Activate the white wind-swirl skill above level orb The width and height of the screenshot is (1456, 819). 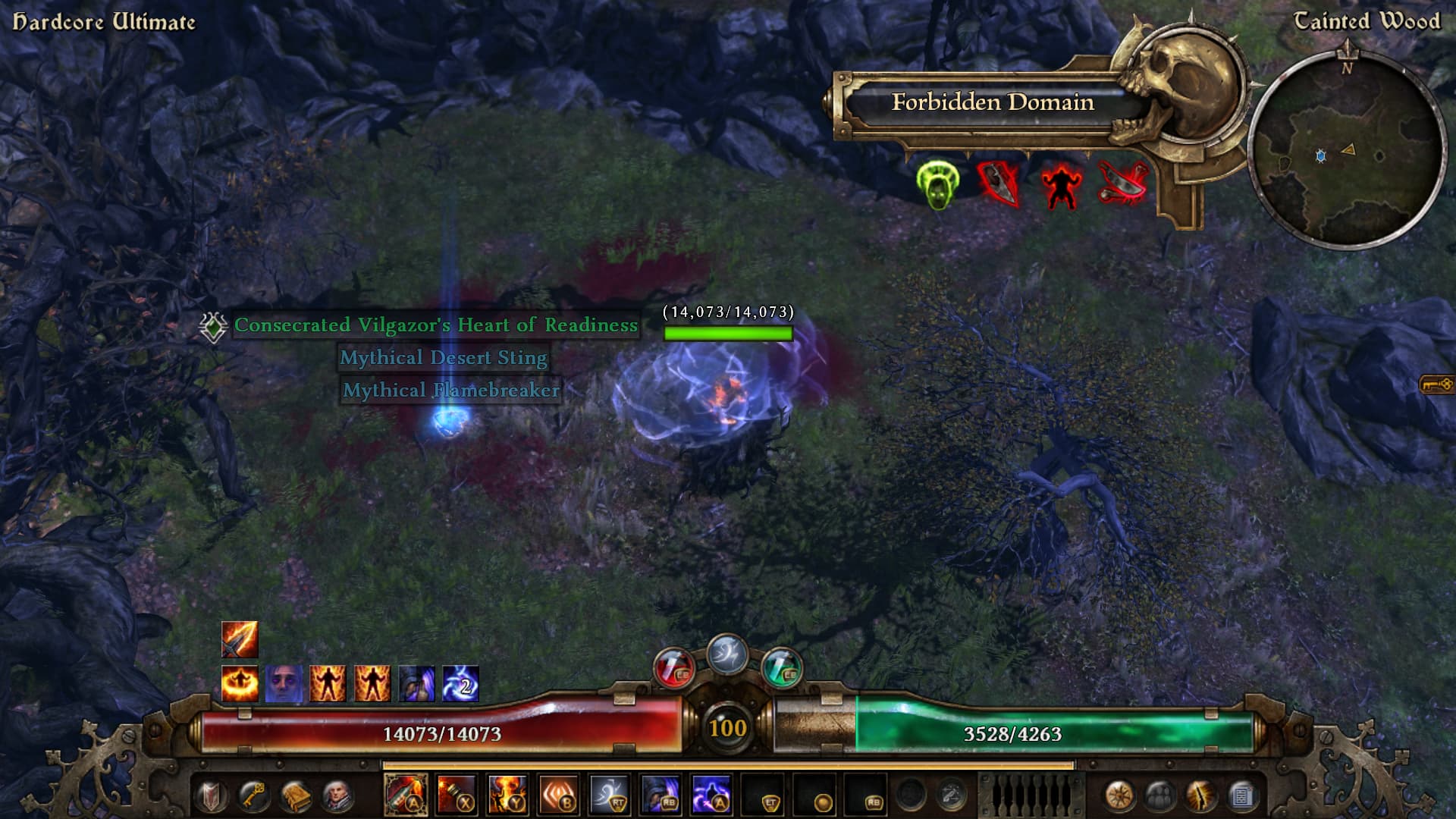tap(726, 654)
